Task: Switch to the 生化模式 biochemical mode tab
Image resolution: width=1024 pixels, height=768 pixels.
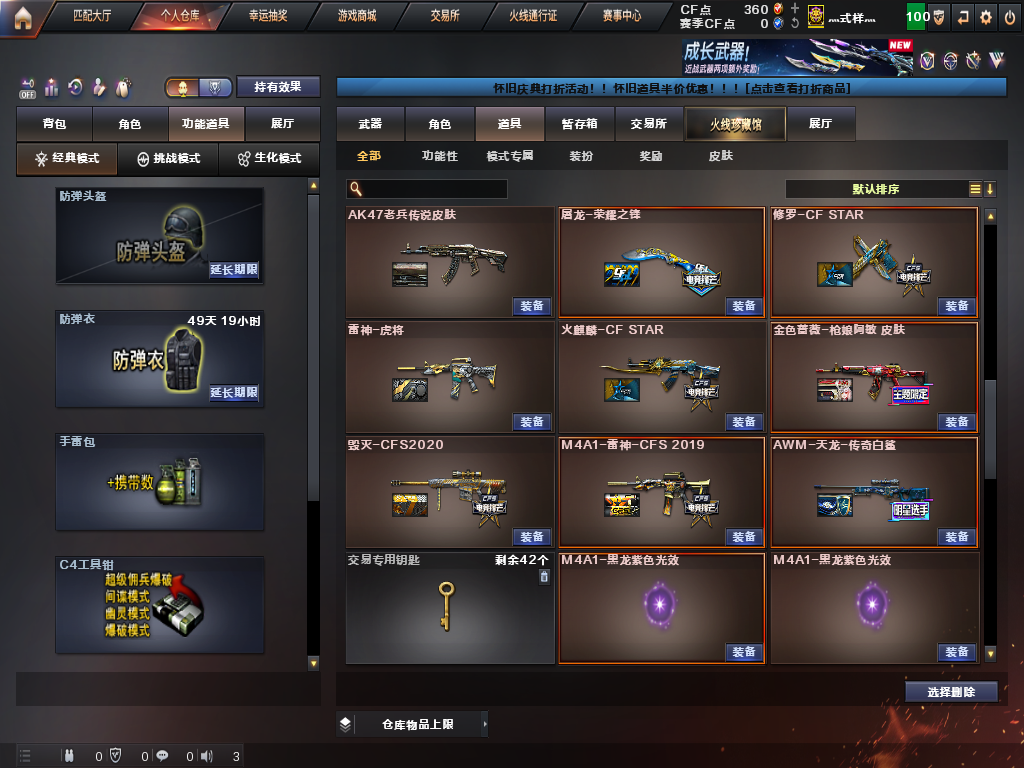Action: pyautogui.click(x=269, y=158)
